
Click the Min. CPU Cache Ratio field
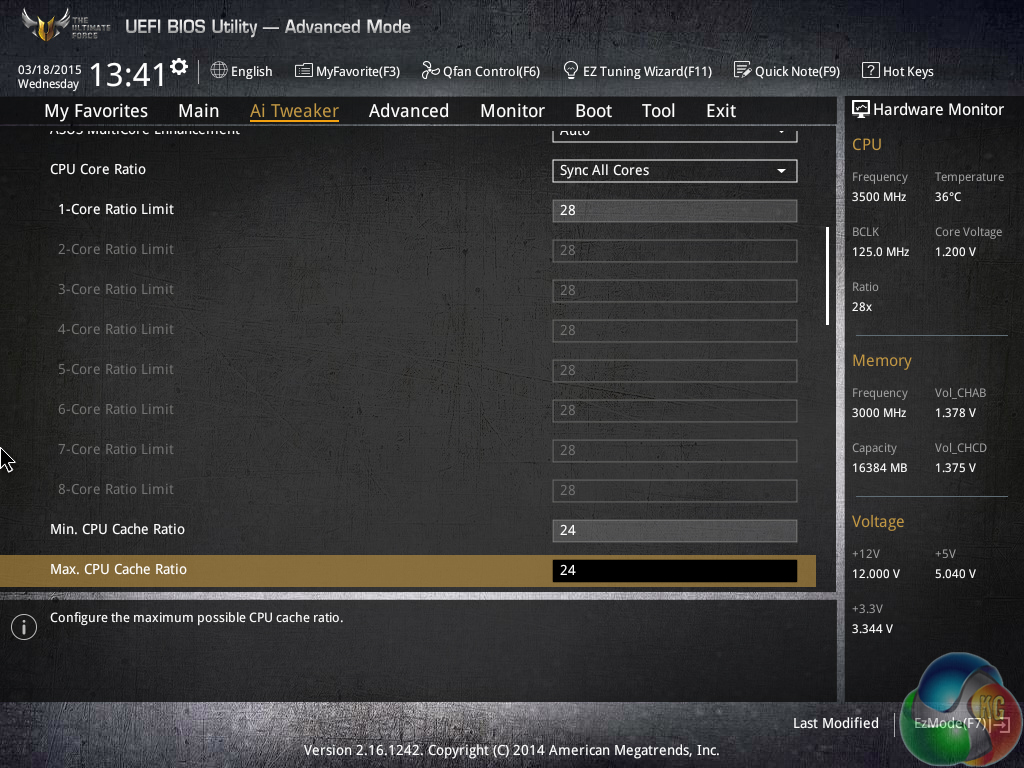pyautogui.click(x=674, y=530)
